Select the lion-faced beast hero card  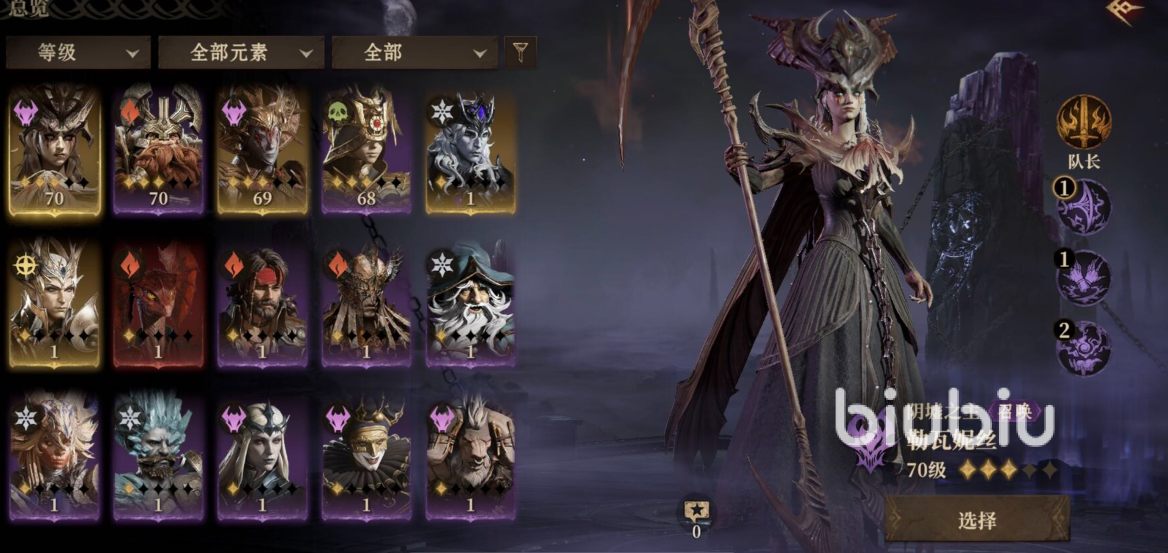tap(470, 457)
